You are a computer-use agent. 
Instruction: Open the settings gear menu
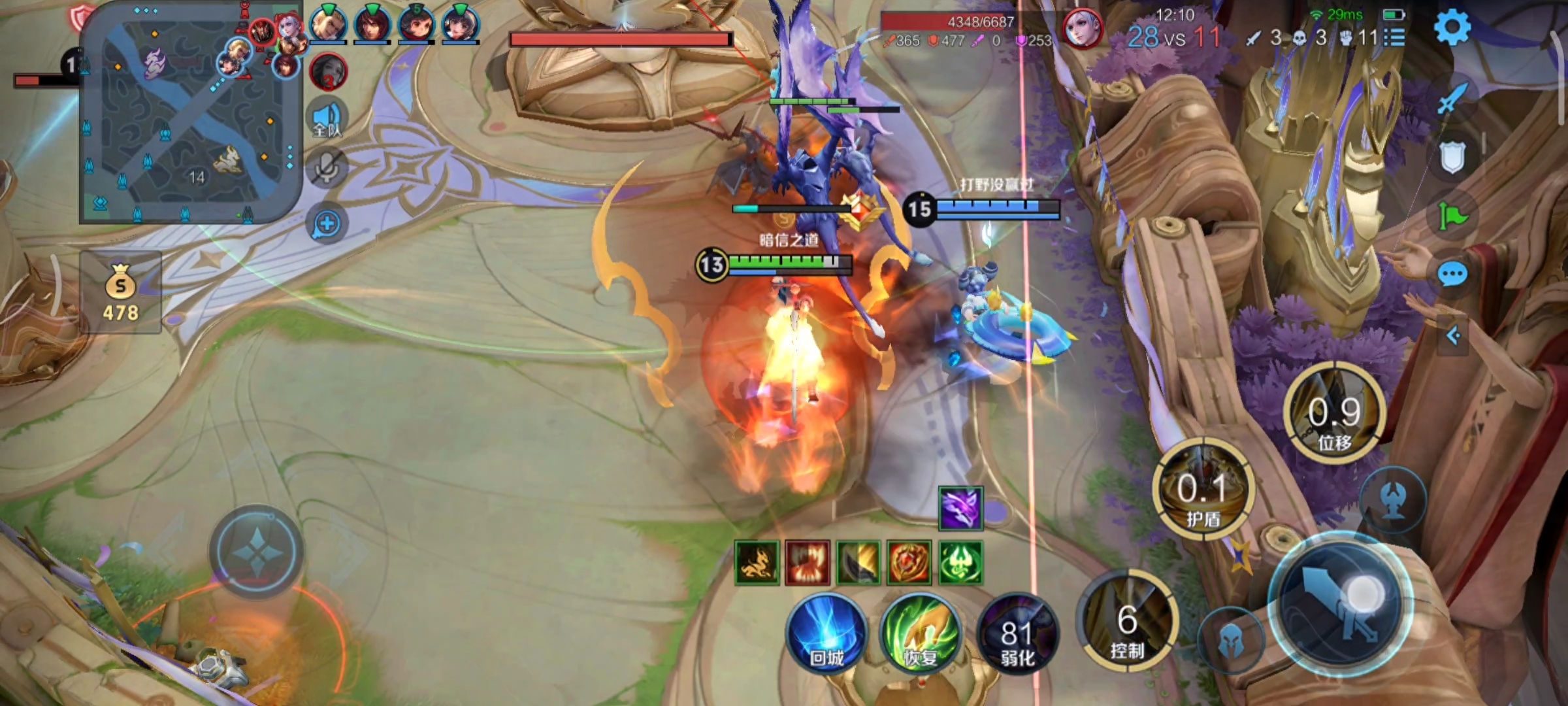1452,27
